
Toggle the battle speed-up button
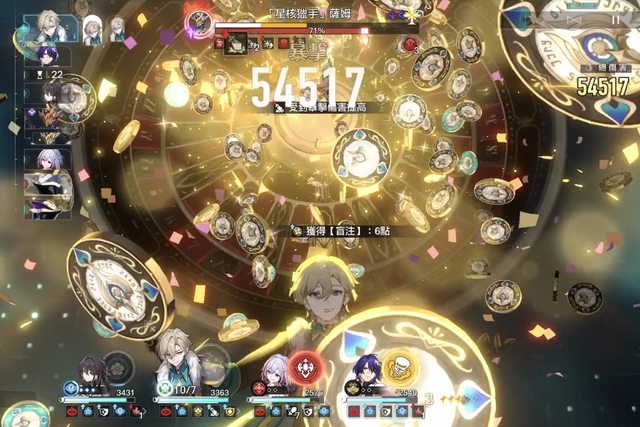tap(575, 19)
